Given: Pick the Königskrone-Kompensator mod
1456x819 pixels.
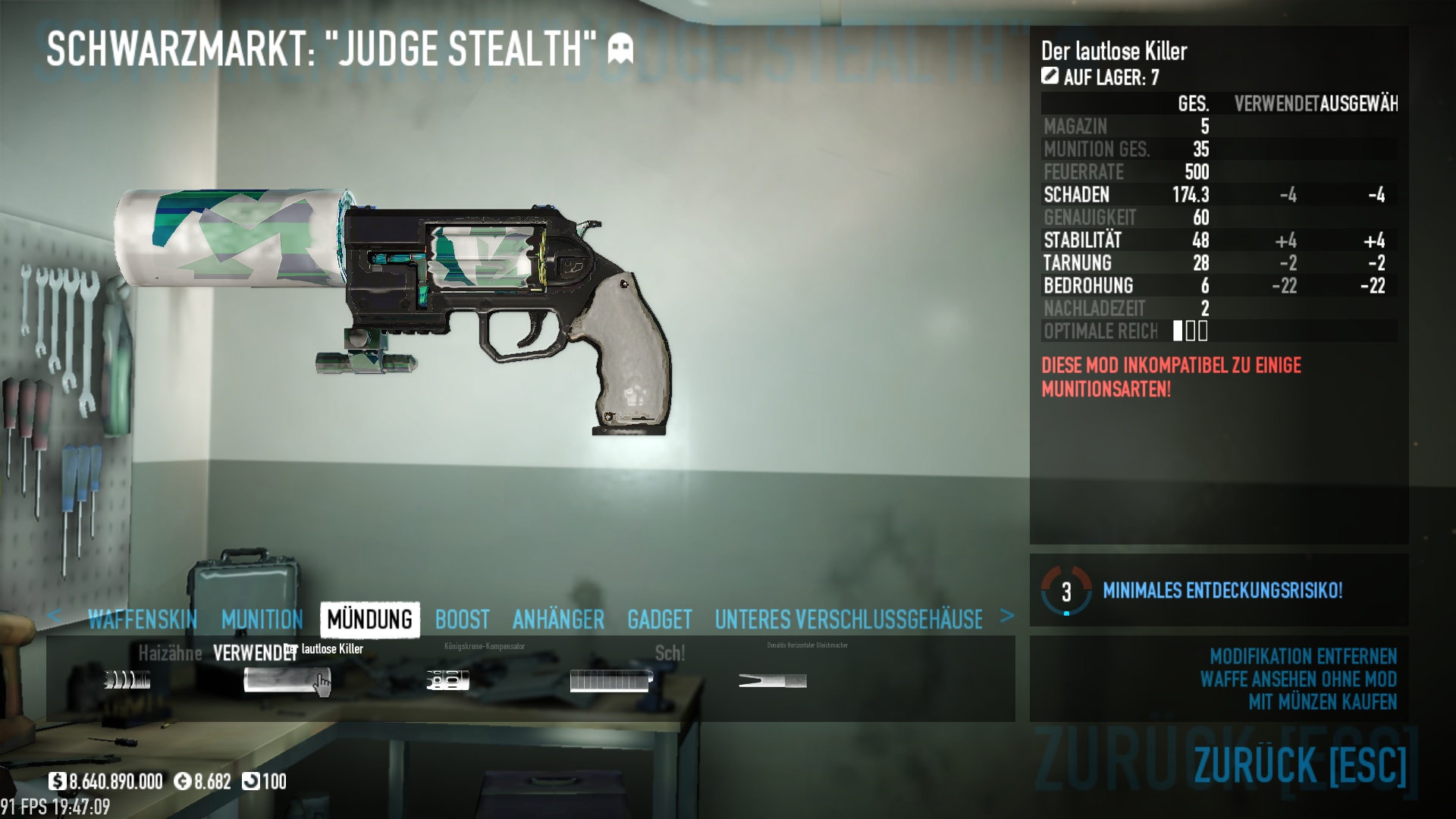Looking at the screenshot, I should pyautogui.click(x=447, y=679).
